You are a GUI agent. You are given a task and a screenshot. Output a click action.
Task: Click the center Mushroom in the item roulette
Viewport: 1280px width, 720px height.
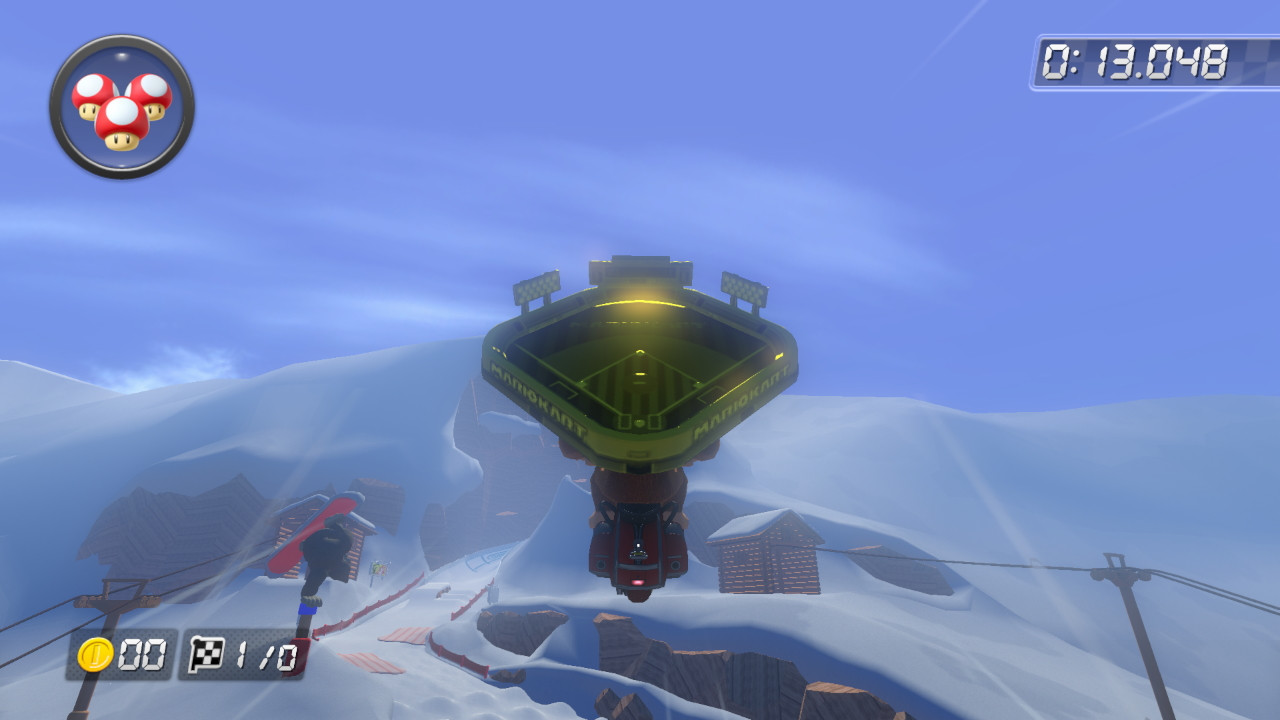122,116
